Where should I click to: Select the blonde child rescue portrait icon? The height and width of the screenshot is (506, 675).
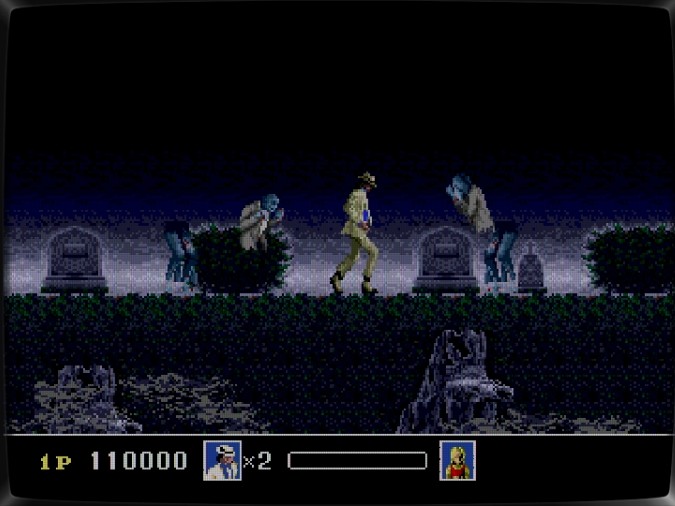[457, 460]
